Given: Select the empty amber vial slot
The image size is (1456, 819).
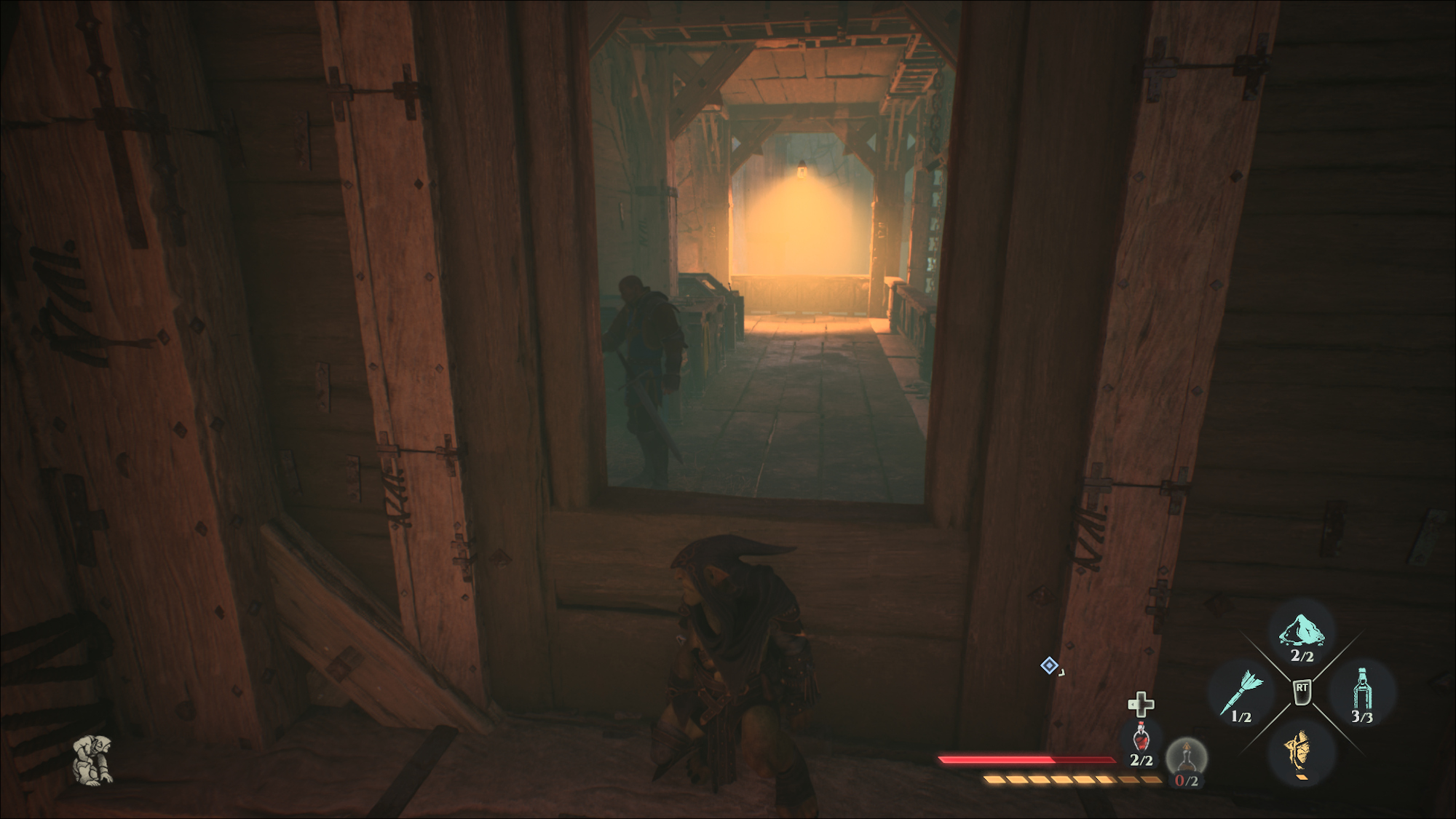Looking at the screenshot, I should click(1187, 758).
